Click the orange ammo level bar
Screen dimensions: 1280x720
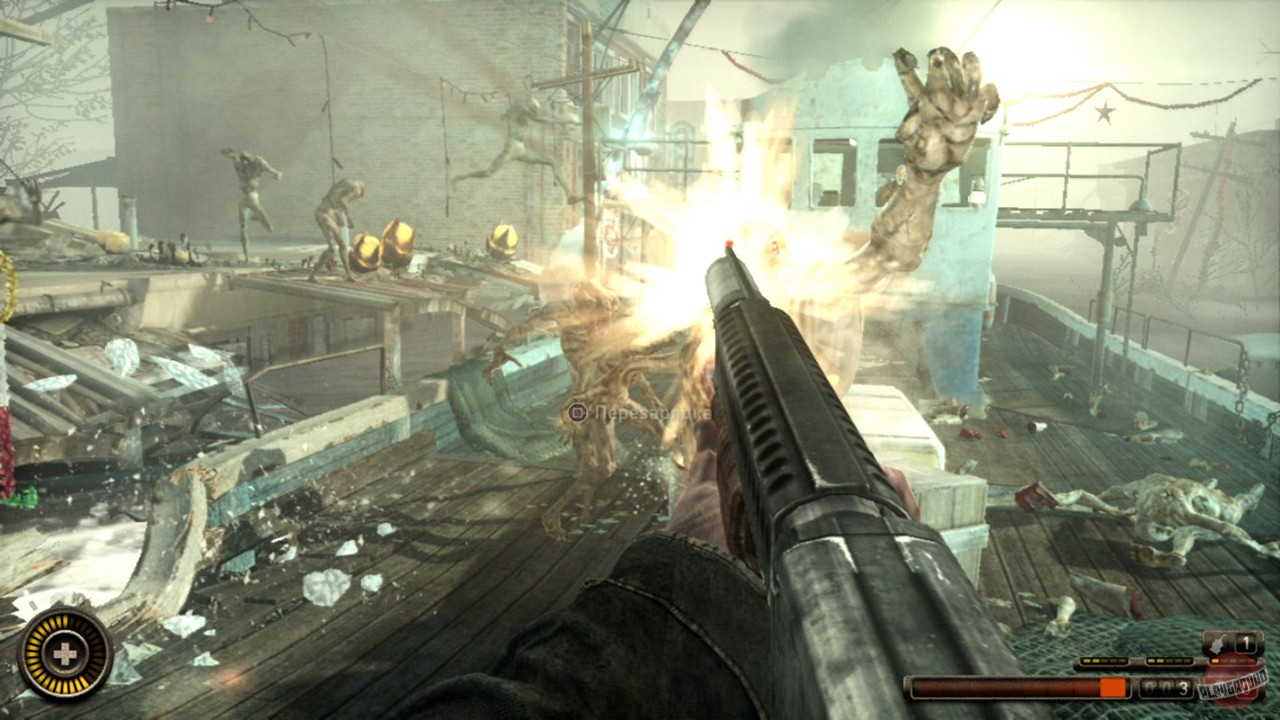click(x=1112, y=687)
